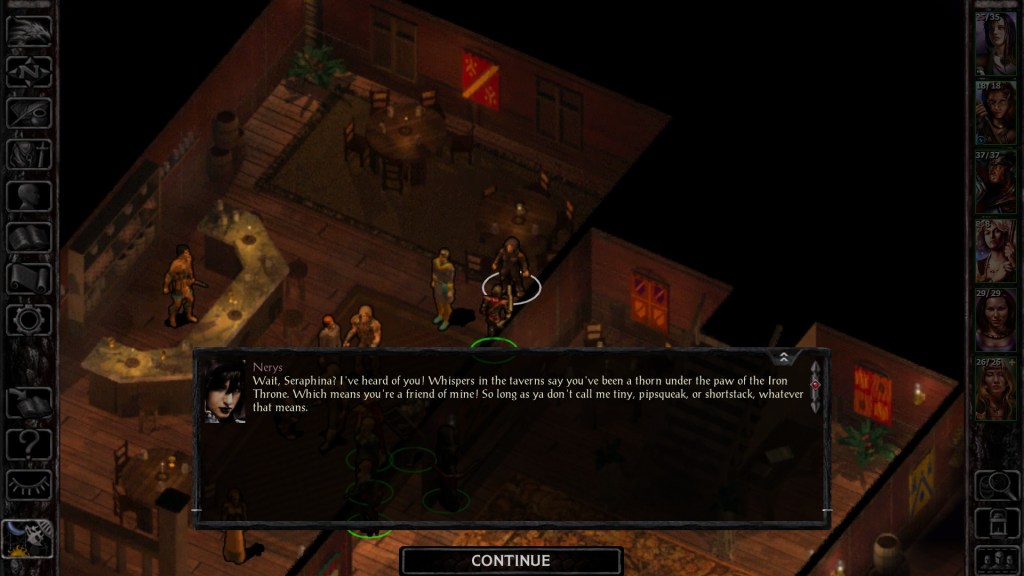Click the dialogue text scrollbar
This screenshot has height=576, width=1024.
(x=815, y=387)
